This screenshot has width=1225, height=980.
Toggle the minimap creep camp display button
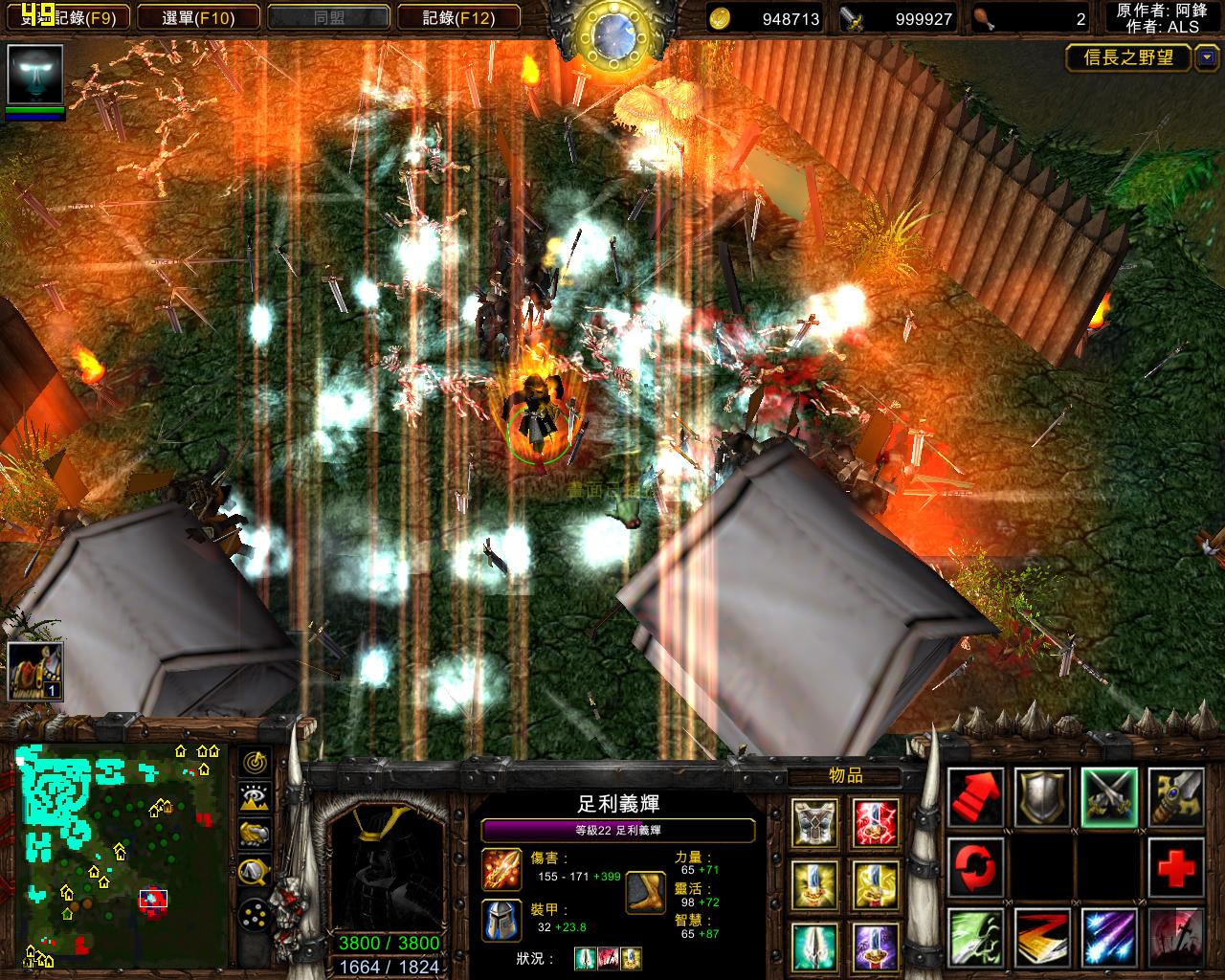tap(255, 871)
